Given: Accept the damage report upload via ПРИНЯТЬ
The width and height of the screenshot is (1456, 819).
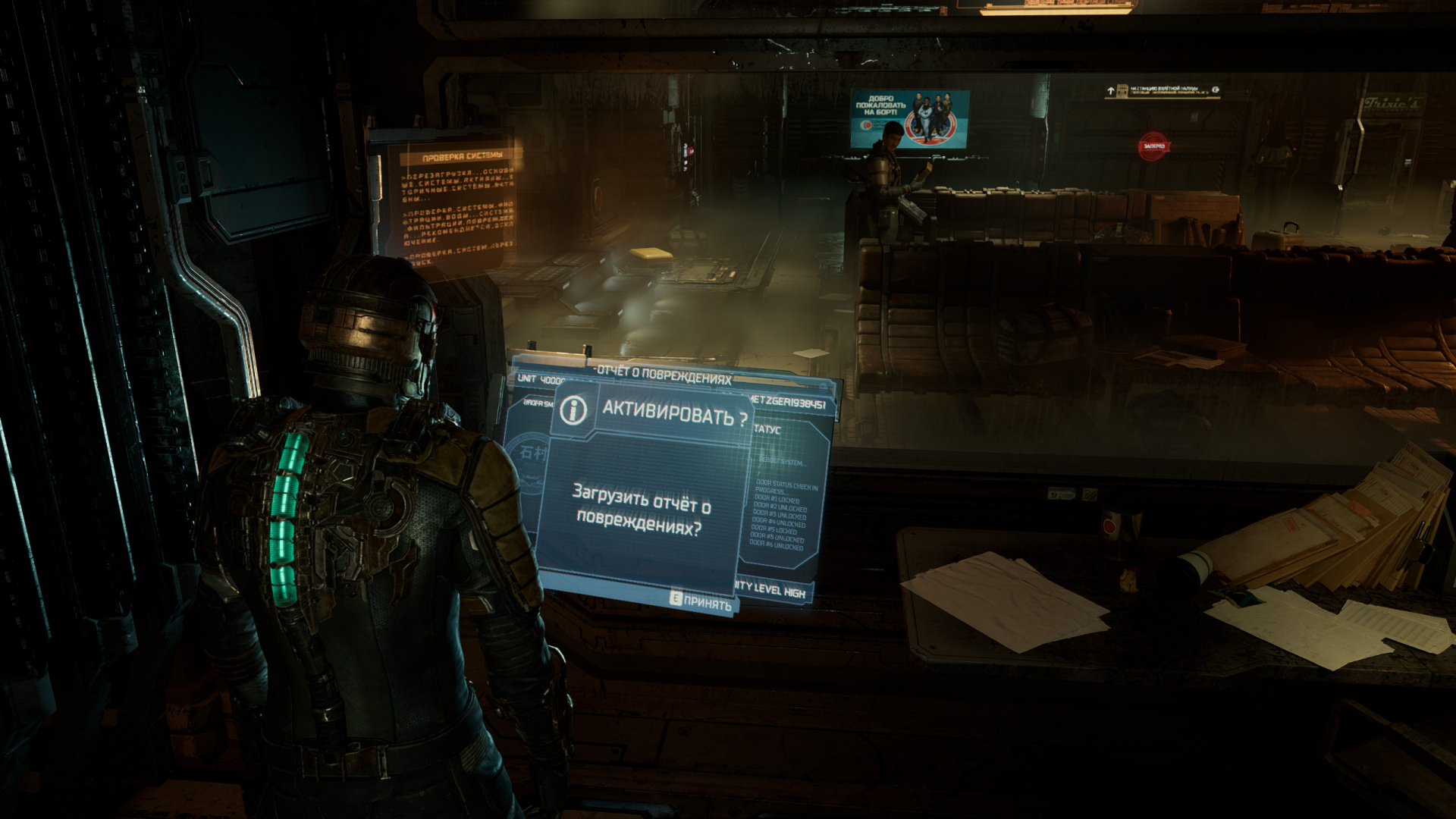Looking at the screenshot, I should pos(701,601).
